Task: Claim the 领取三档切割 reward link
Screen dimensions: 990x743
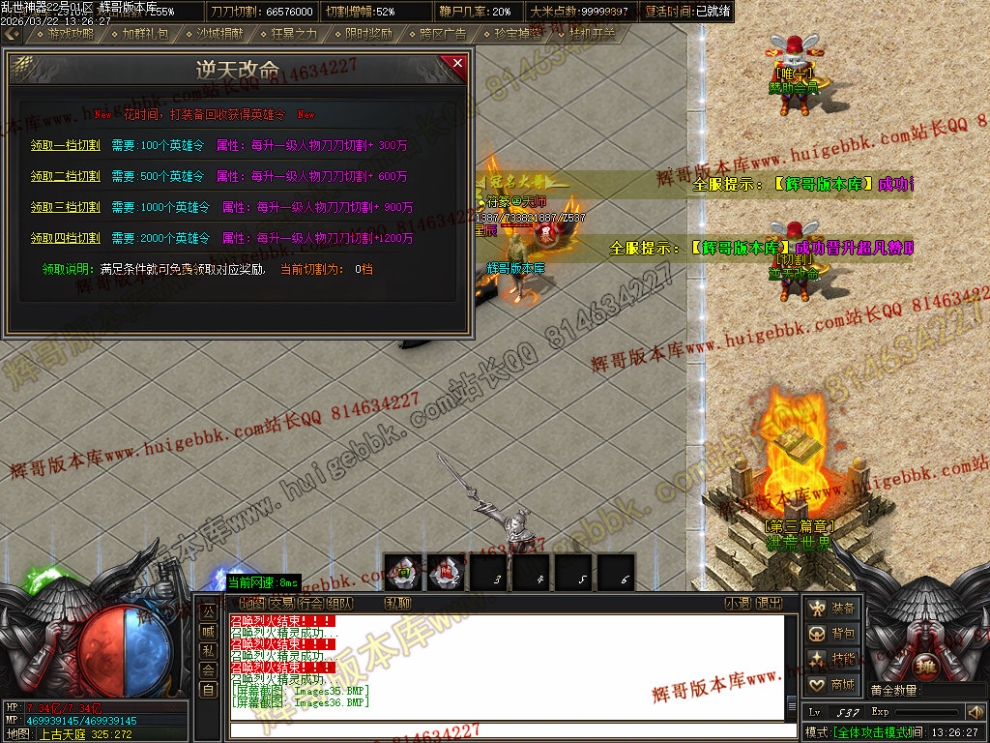Action: [x=65, y=207]
